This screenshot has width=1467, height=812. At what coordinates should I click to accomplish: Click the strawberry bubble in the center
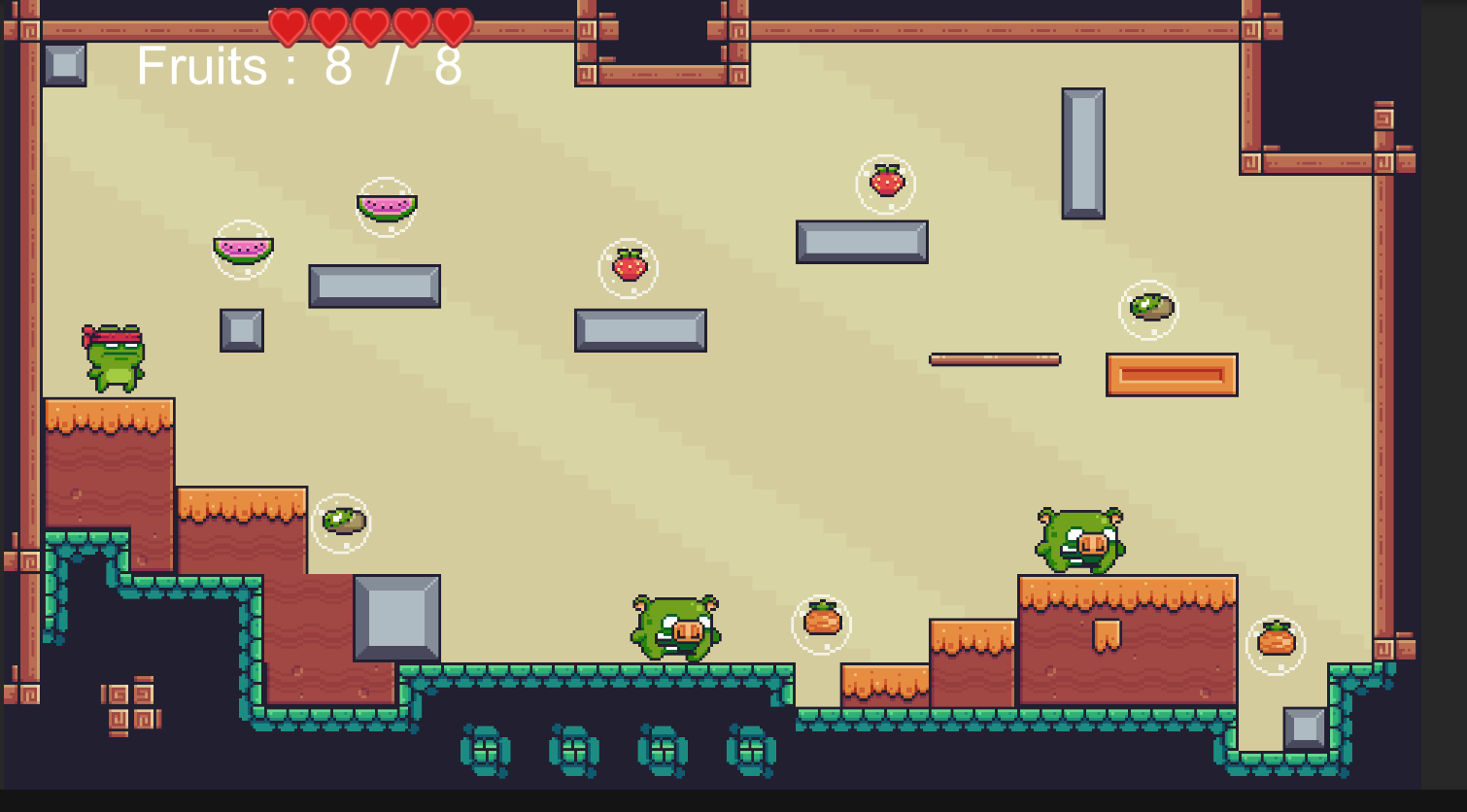coord(629,268)
